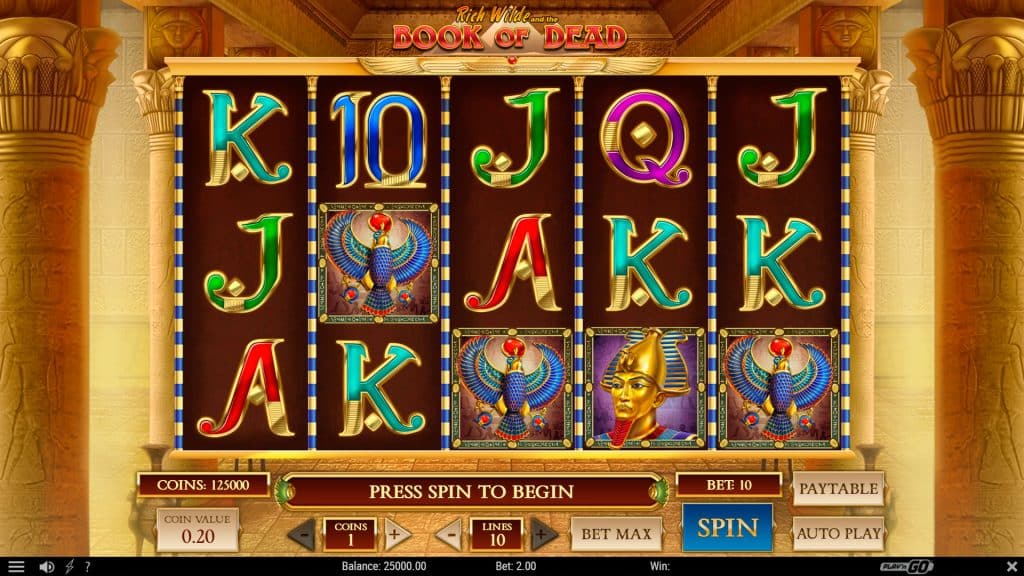Screen dimensions: 1024x576
Task: Set the bet with Bet Max
Action: [616, 534]
